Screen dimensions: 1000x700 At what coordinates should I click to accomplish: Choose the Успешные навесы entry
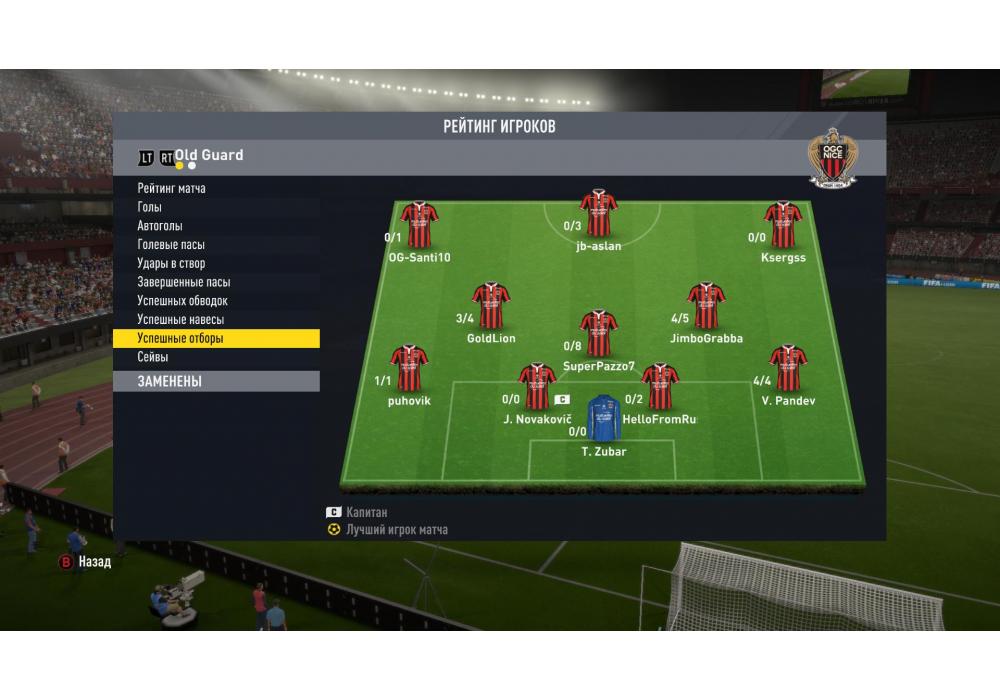coord(181,320)
